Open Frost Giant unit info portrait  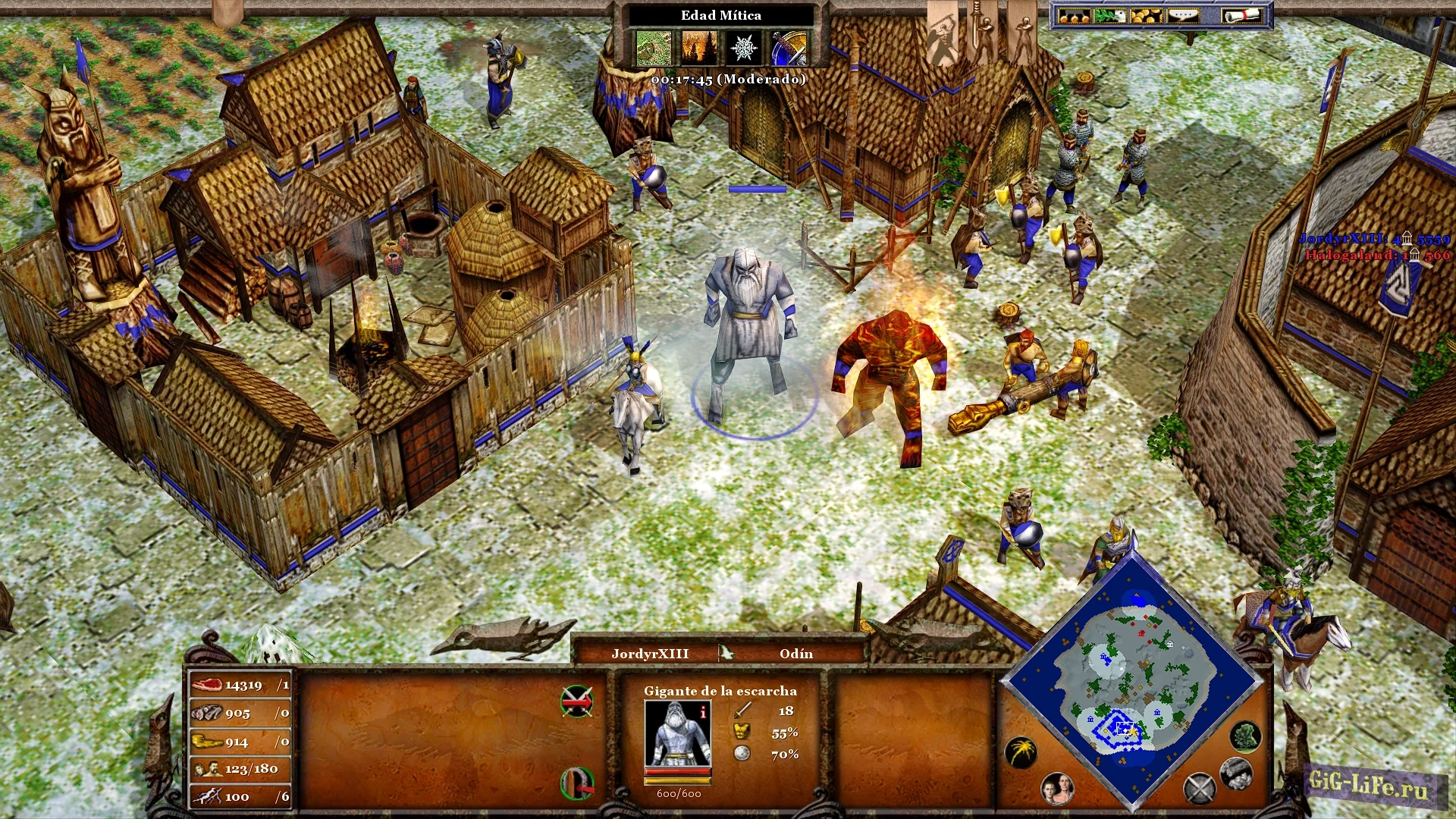(x=677, y=733)
